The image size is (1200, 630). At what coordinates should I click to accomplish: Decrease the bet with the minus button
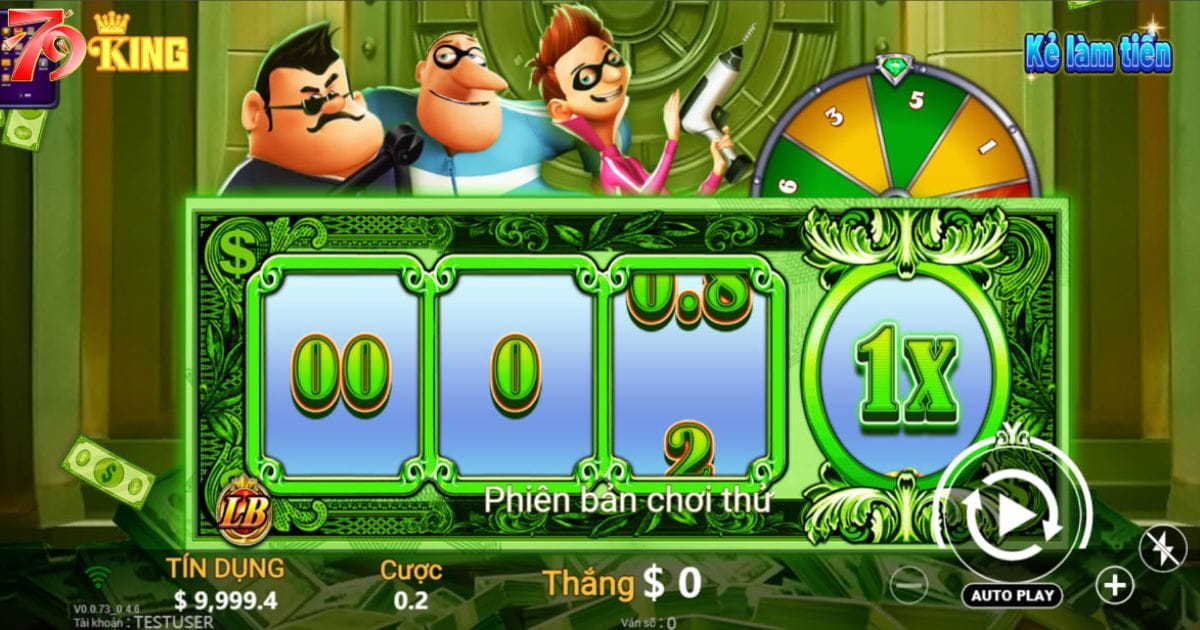(x=907, y=582)
